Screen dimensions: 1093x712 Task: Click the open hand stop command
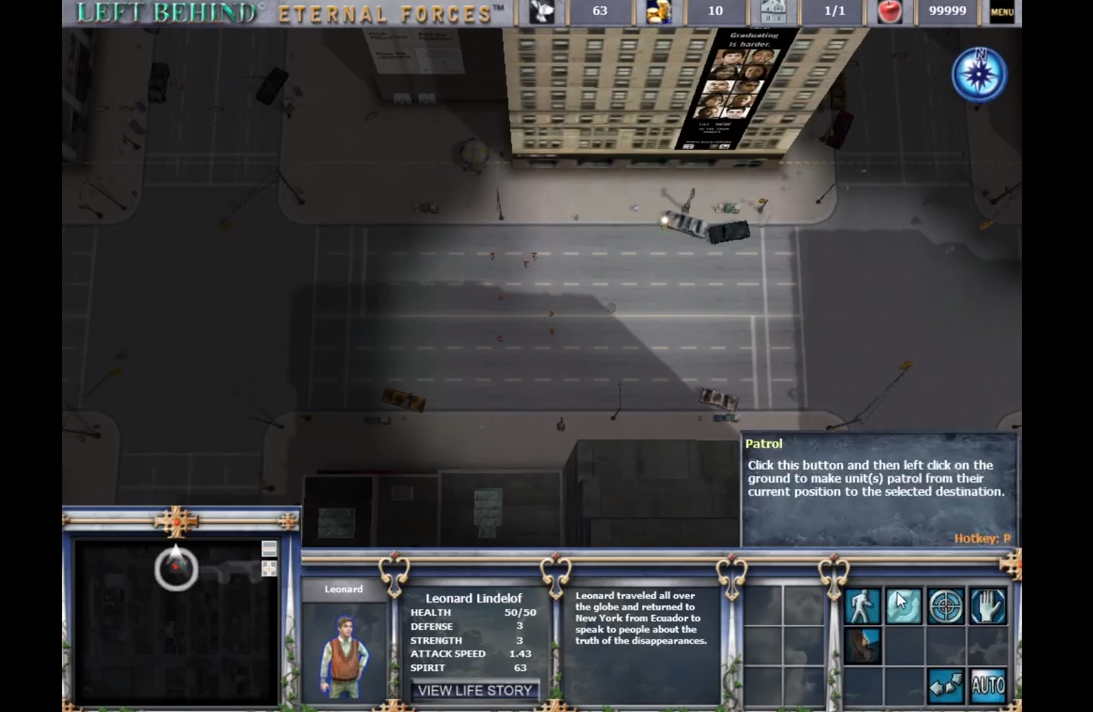click(x=988, y=606)
